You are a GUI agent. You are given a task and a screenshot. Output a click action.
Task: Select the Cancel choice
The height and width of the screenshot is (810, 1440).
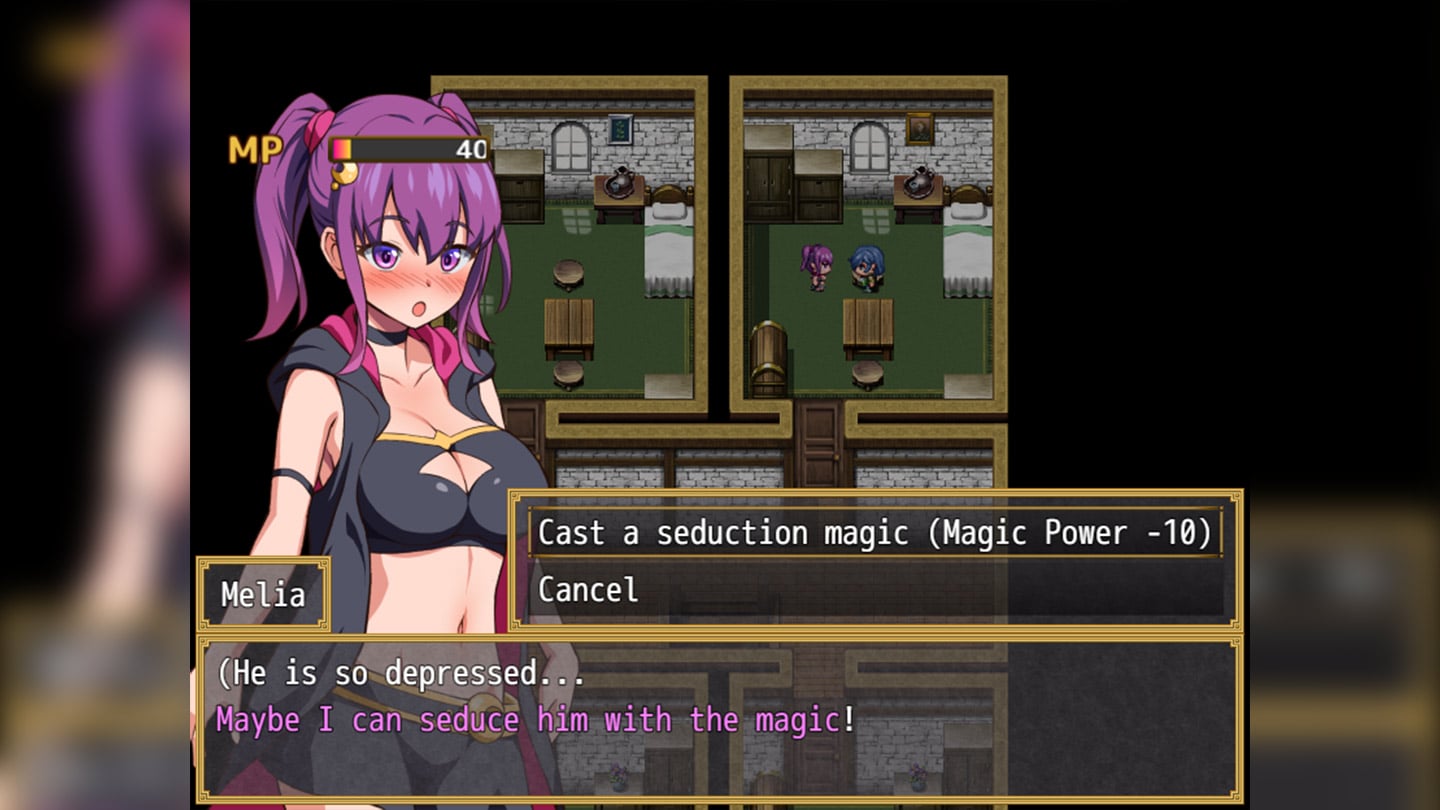[x=588, y=590]
